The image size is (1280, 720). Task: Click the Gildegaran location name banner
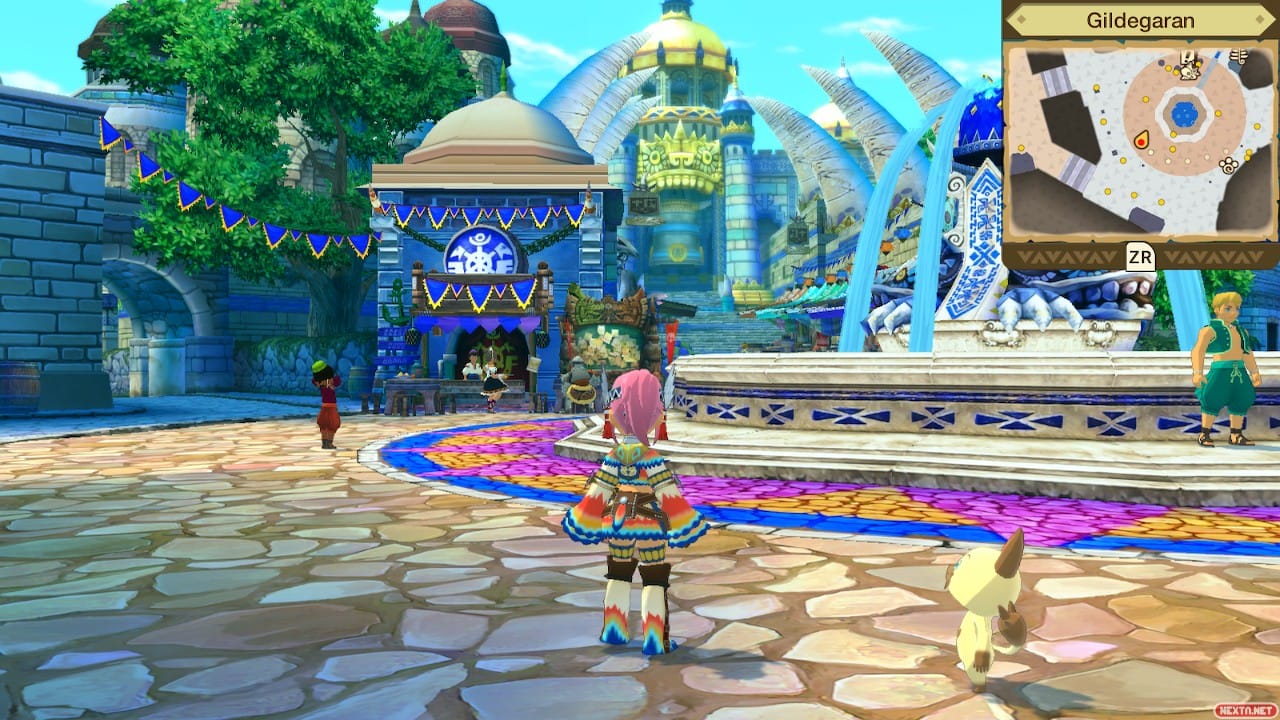point(1140,19)
